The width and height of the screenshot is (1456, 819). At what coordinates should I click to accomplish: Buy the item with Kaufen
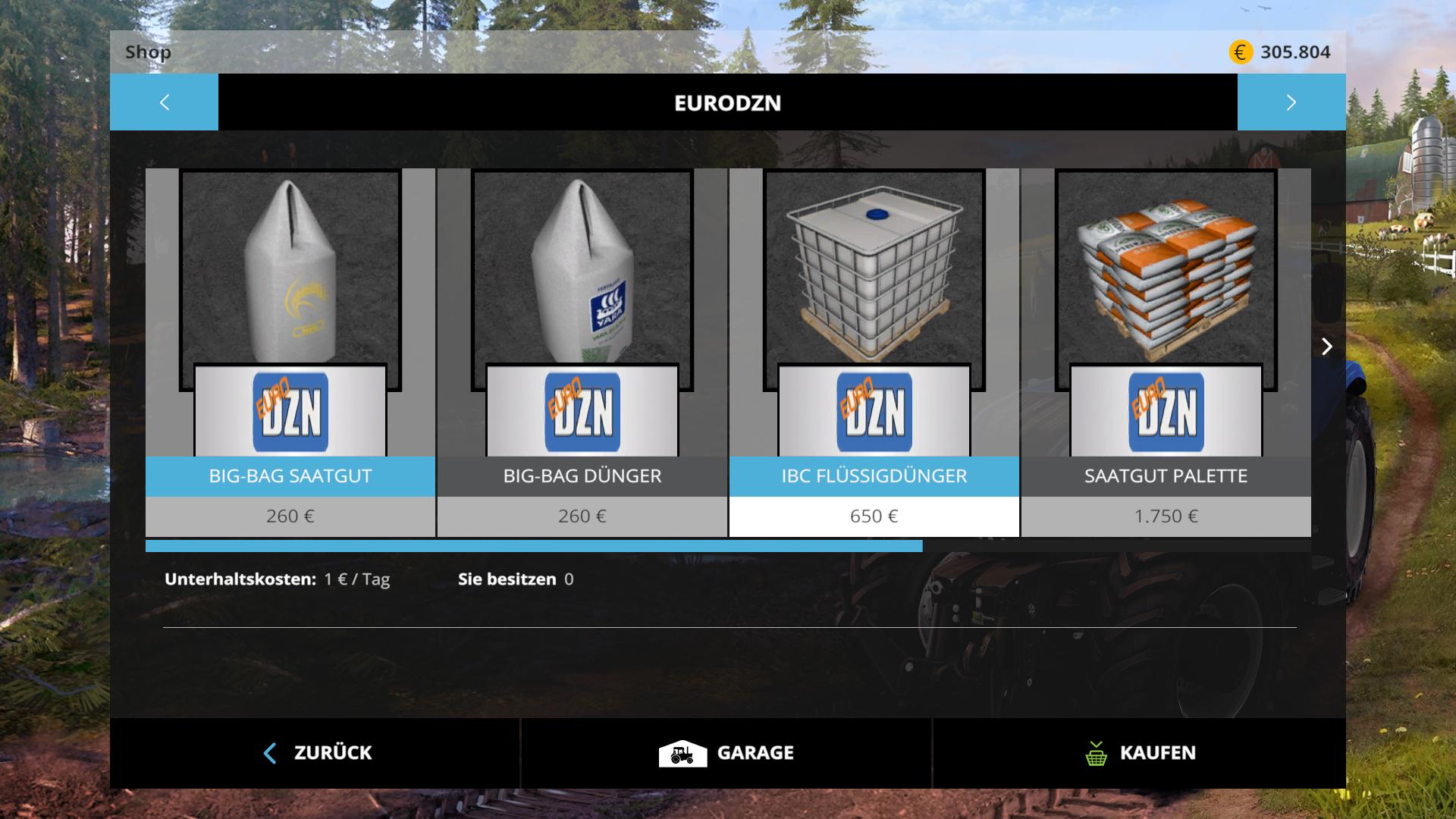(1139, 753)
